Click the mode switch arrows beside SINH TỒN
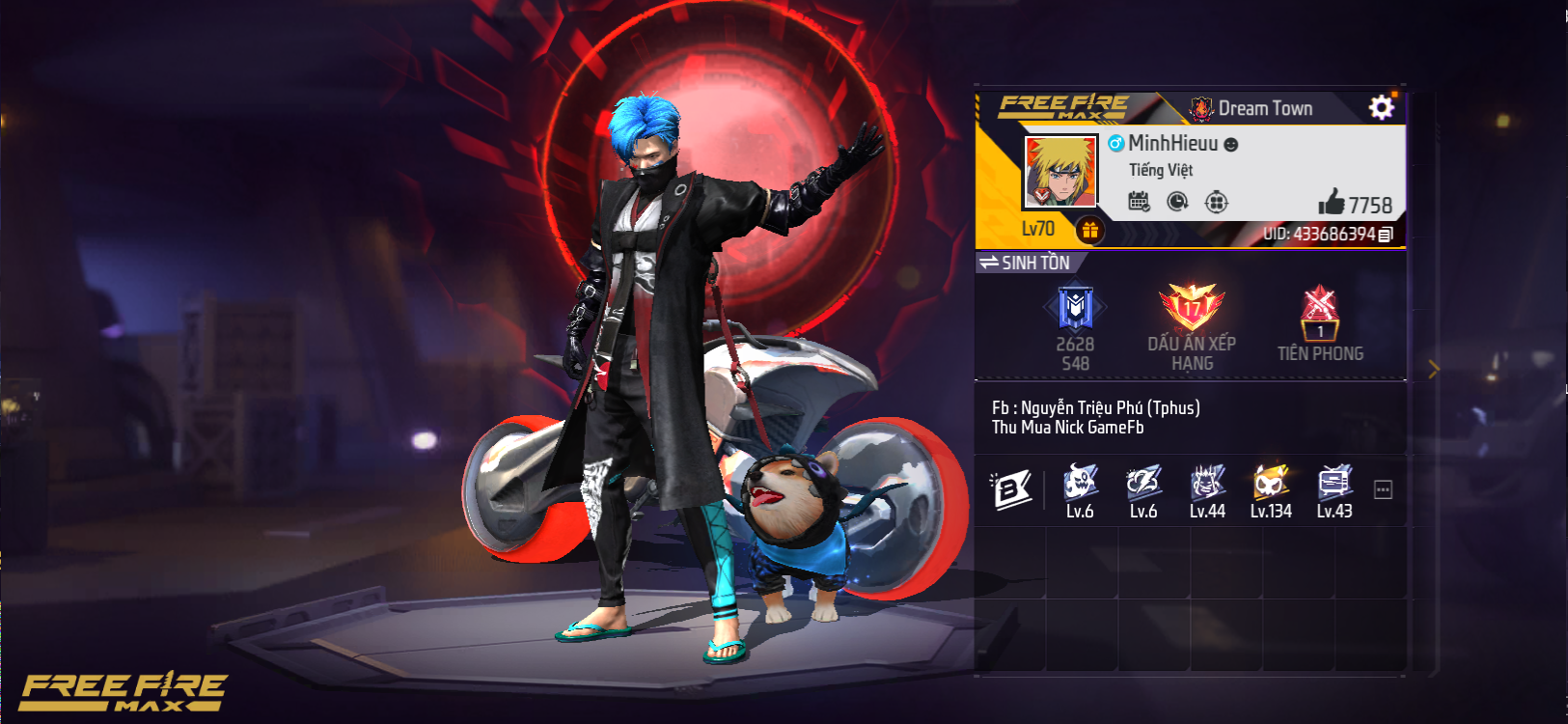Screen dimensions: 1568x724 point(992,262)
